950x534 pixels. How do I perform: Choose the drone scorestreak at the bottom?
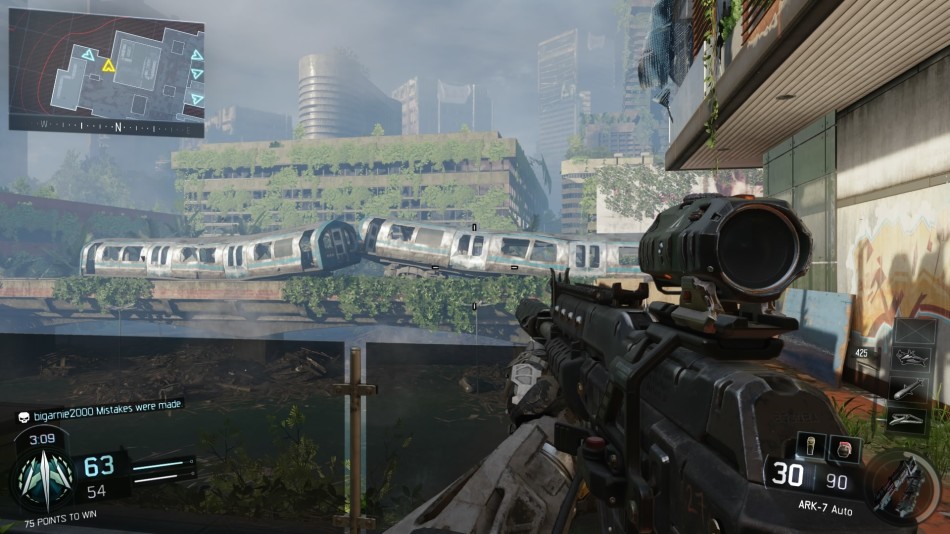[914, 418]
